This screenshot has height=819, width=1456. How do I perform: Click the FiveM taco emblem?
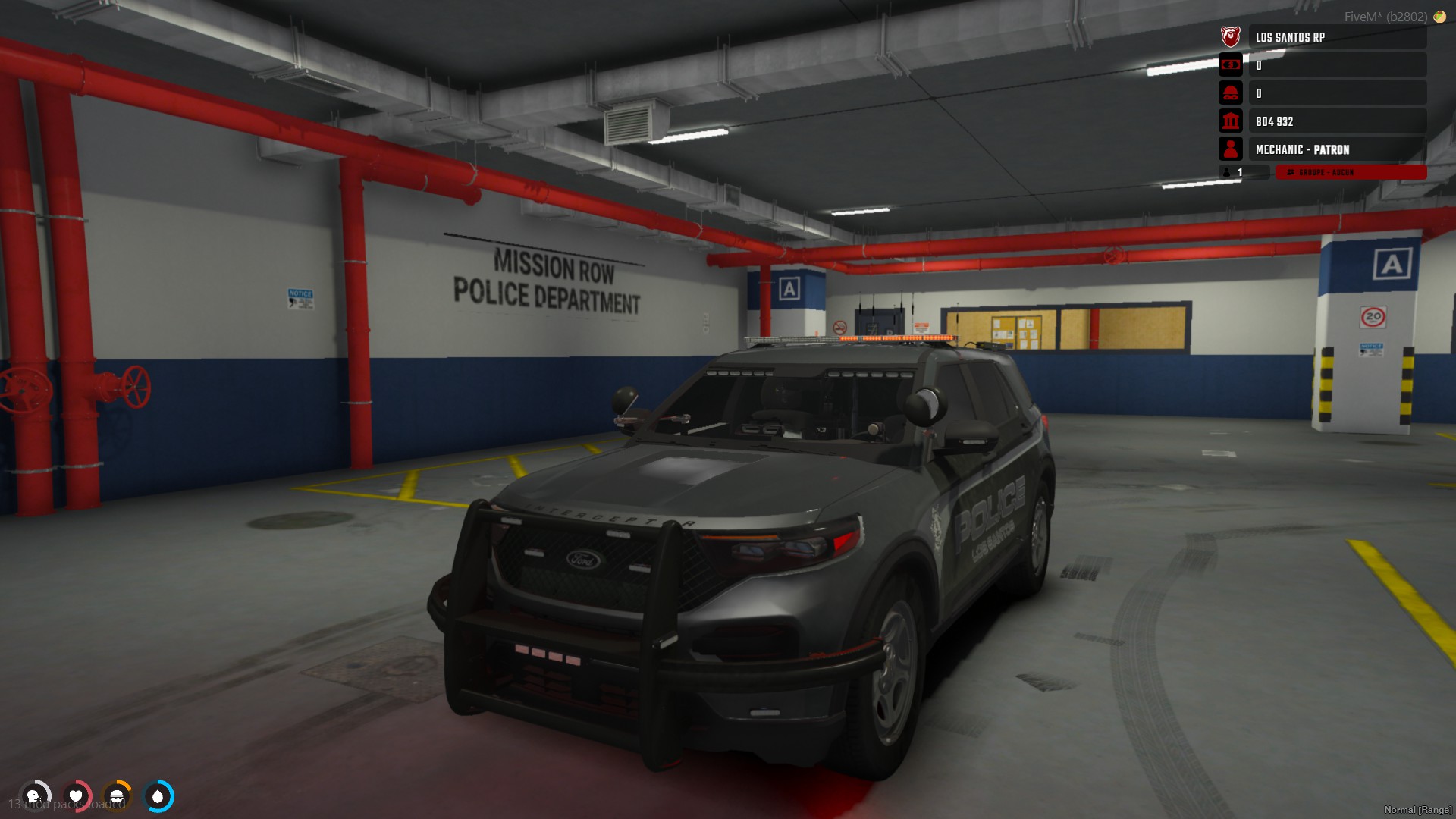pos(1439,17)
